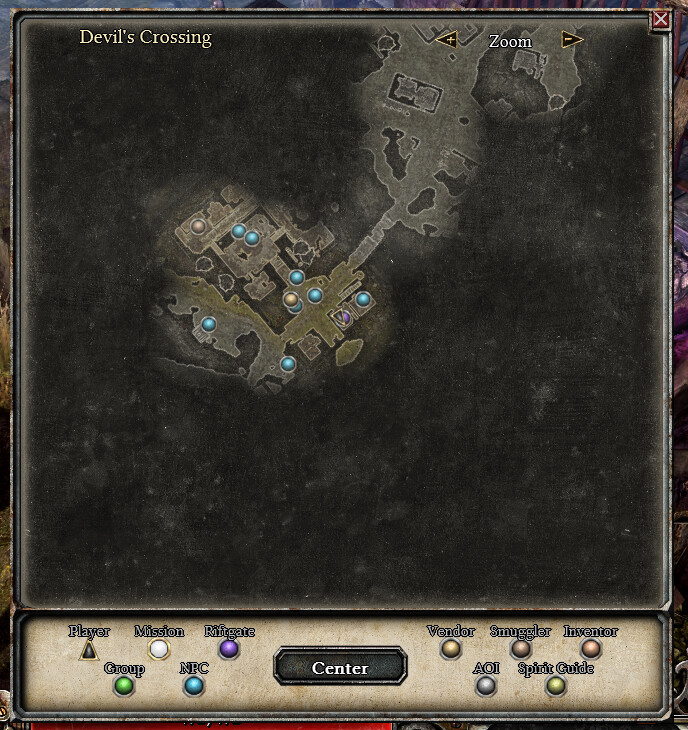Click the Smuggler legend orb
The width and height of the screenshot is (688, 730).
click(521, 649)
